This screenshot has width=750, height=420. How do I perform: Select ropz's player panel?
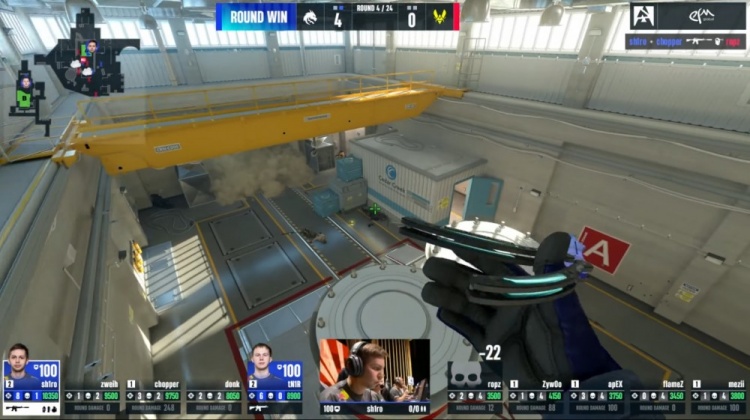(476, 396)
